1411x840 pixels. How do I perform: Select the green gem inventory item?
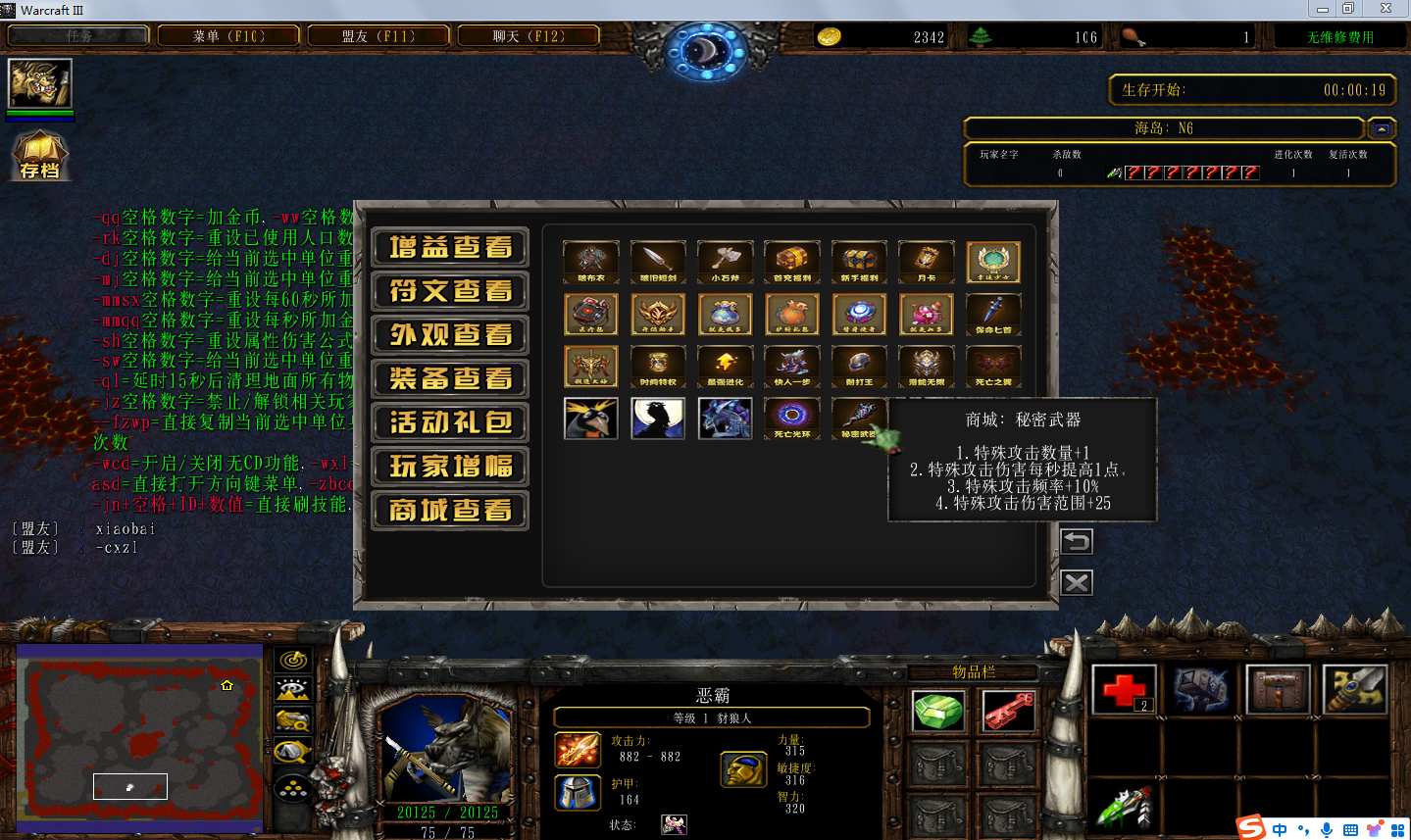point(938,711)
